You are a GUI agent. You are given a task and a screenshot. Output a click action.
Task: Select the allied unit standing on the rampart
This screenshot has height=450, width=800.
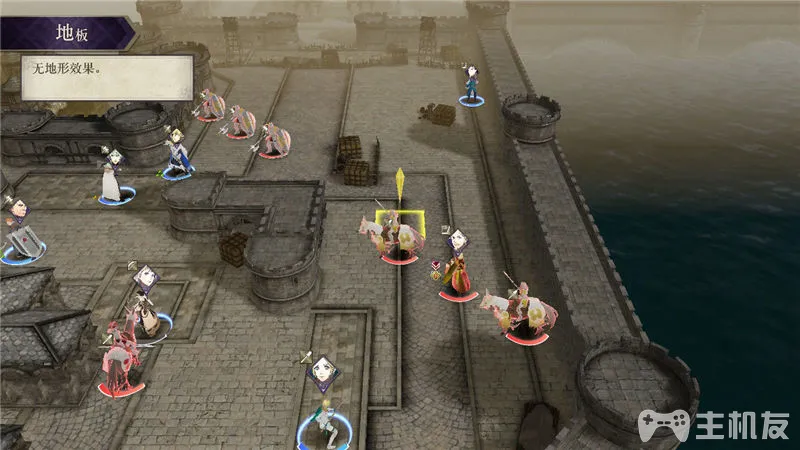click(471, 87)
